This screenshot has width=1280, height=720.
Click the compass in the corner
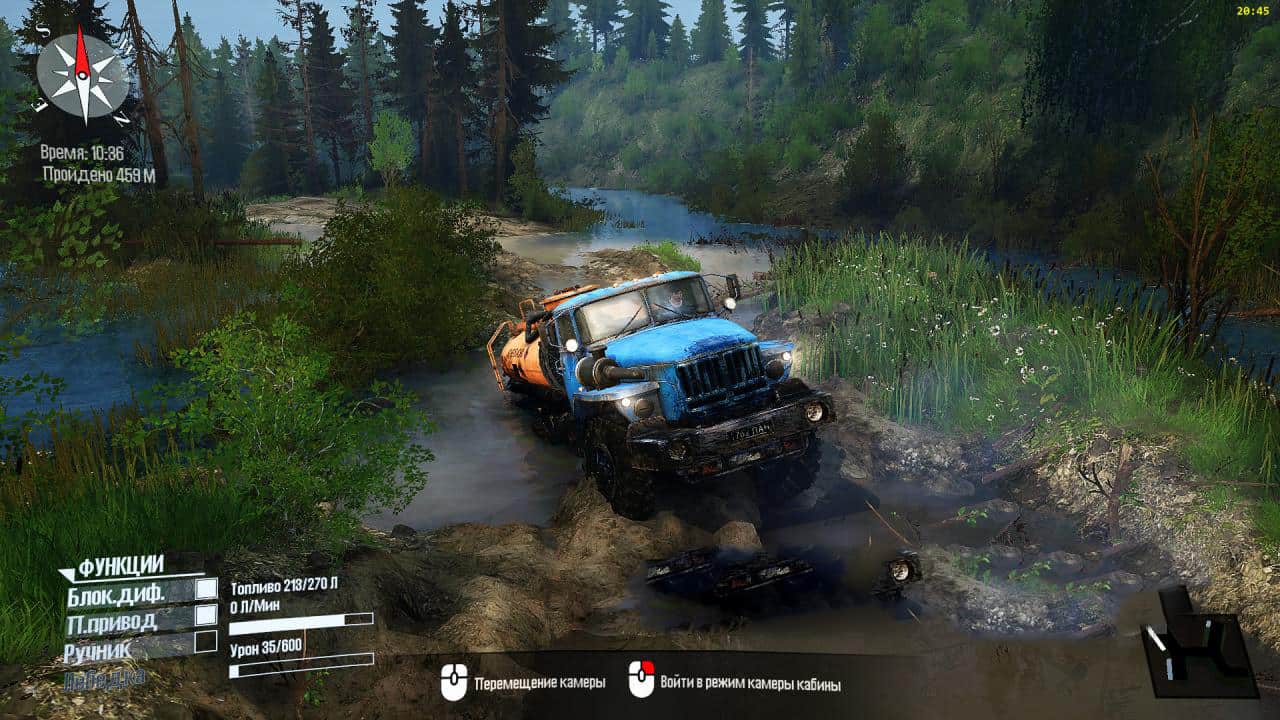point(83,75)
